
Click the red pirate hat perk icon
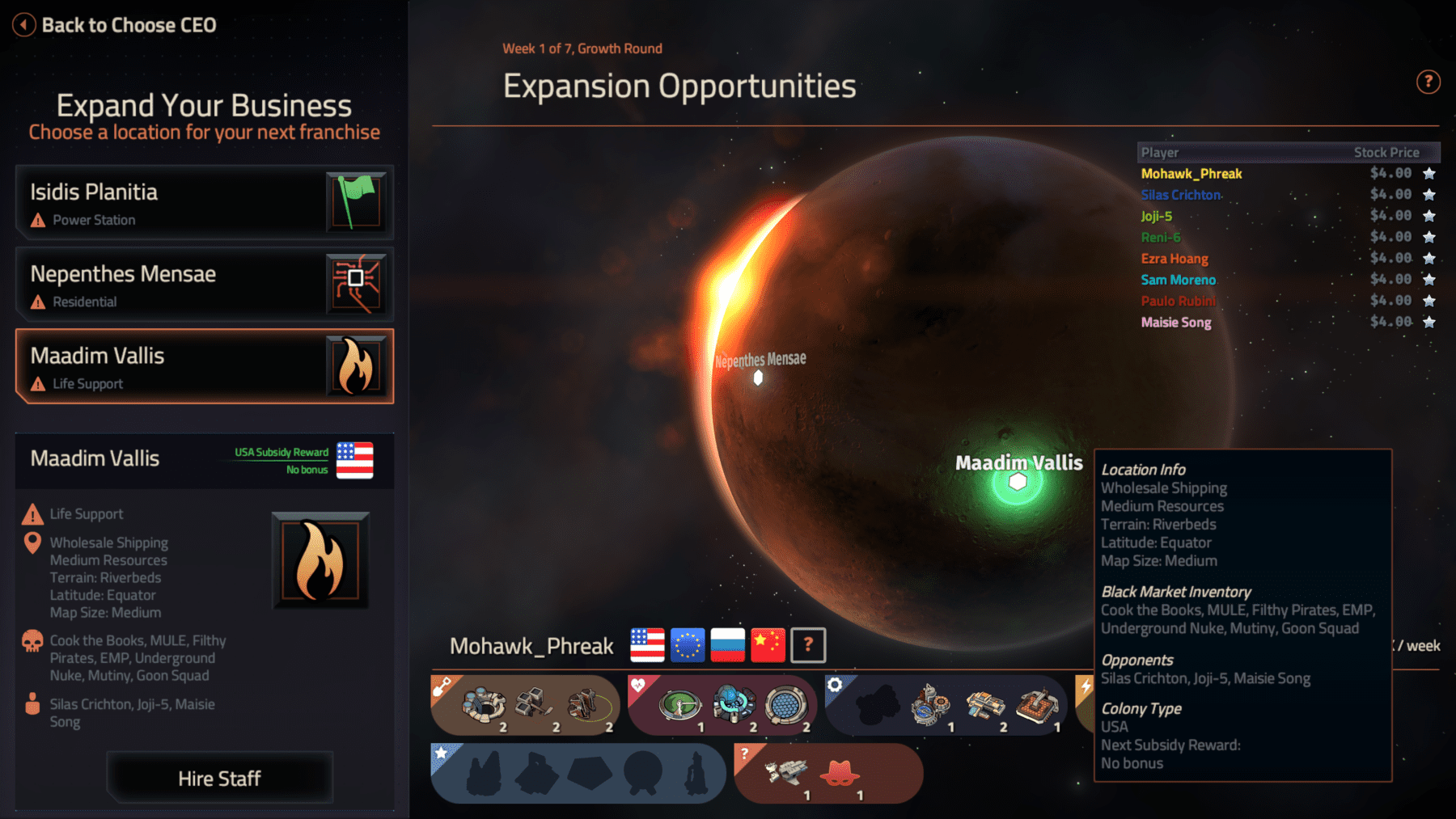(840, 774)
